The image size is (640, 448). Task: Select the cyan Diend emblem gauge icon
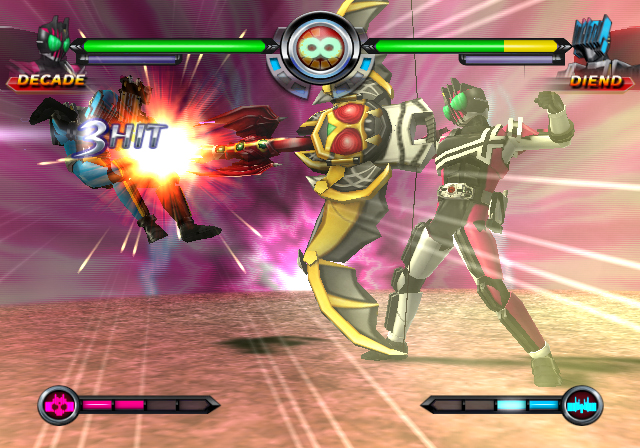tap(581, 405)
